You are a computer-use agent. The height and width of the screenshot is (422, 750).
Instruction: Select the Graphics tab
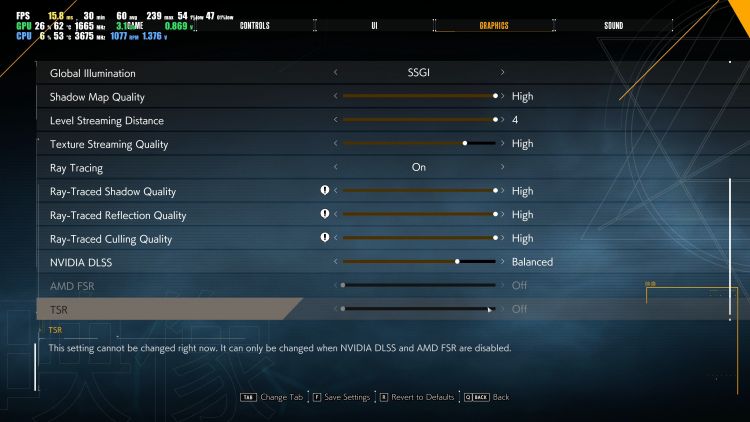coord(493,25)
